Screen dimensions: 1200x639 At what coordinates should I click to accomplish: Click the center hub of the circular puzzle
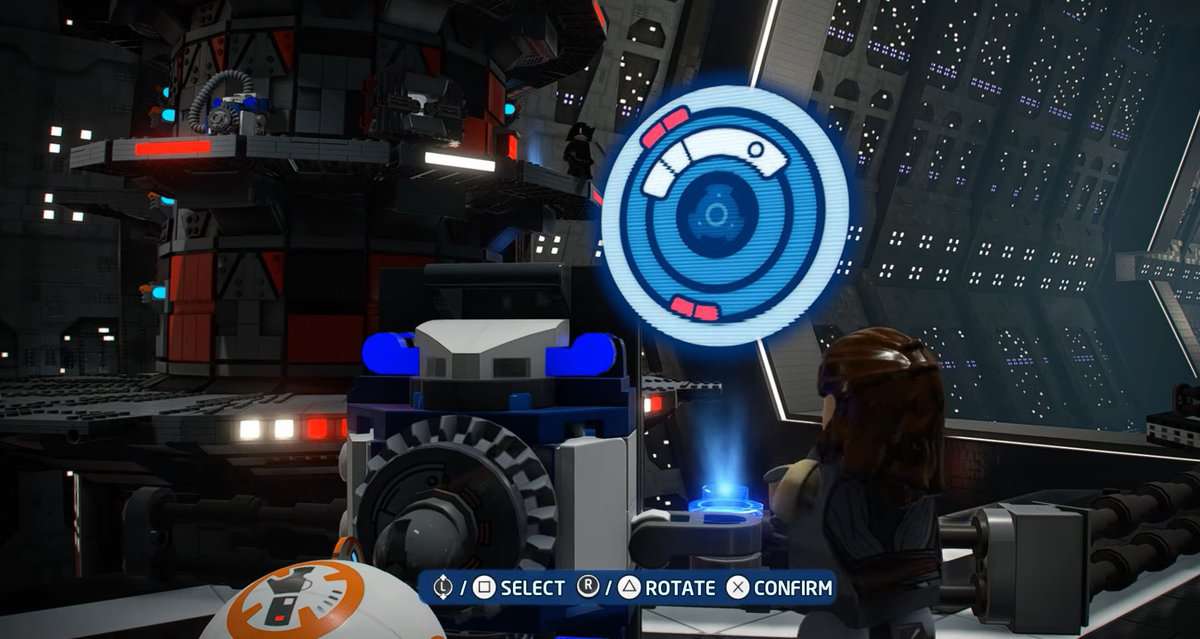(716, 215)
